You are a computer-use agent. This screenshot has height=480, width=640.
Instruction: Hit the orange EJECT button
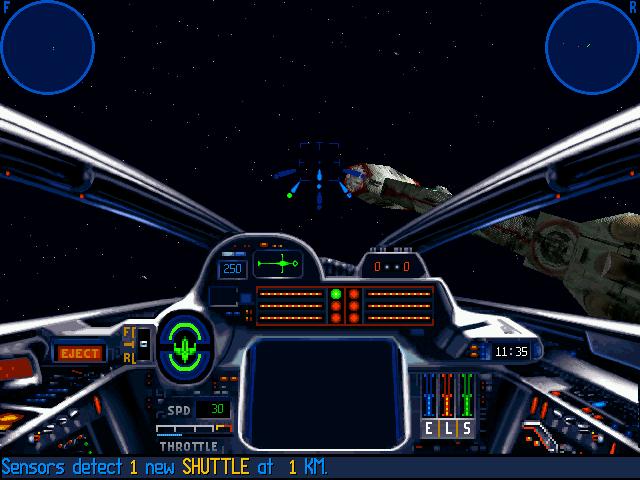click(x=80, y=353)
